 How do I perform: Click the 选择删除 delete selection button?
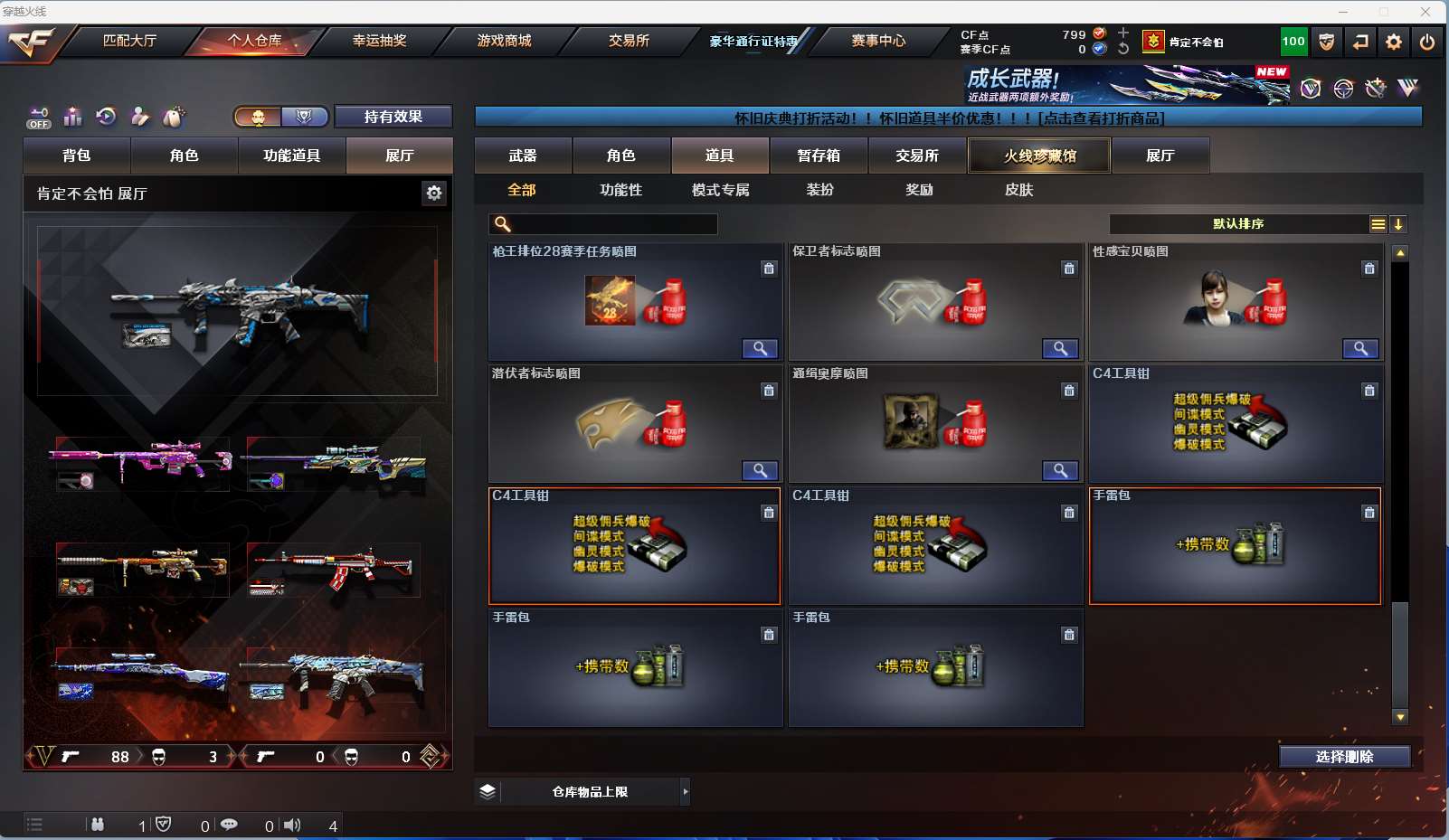[x=1344, y=757]
